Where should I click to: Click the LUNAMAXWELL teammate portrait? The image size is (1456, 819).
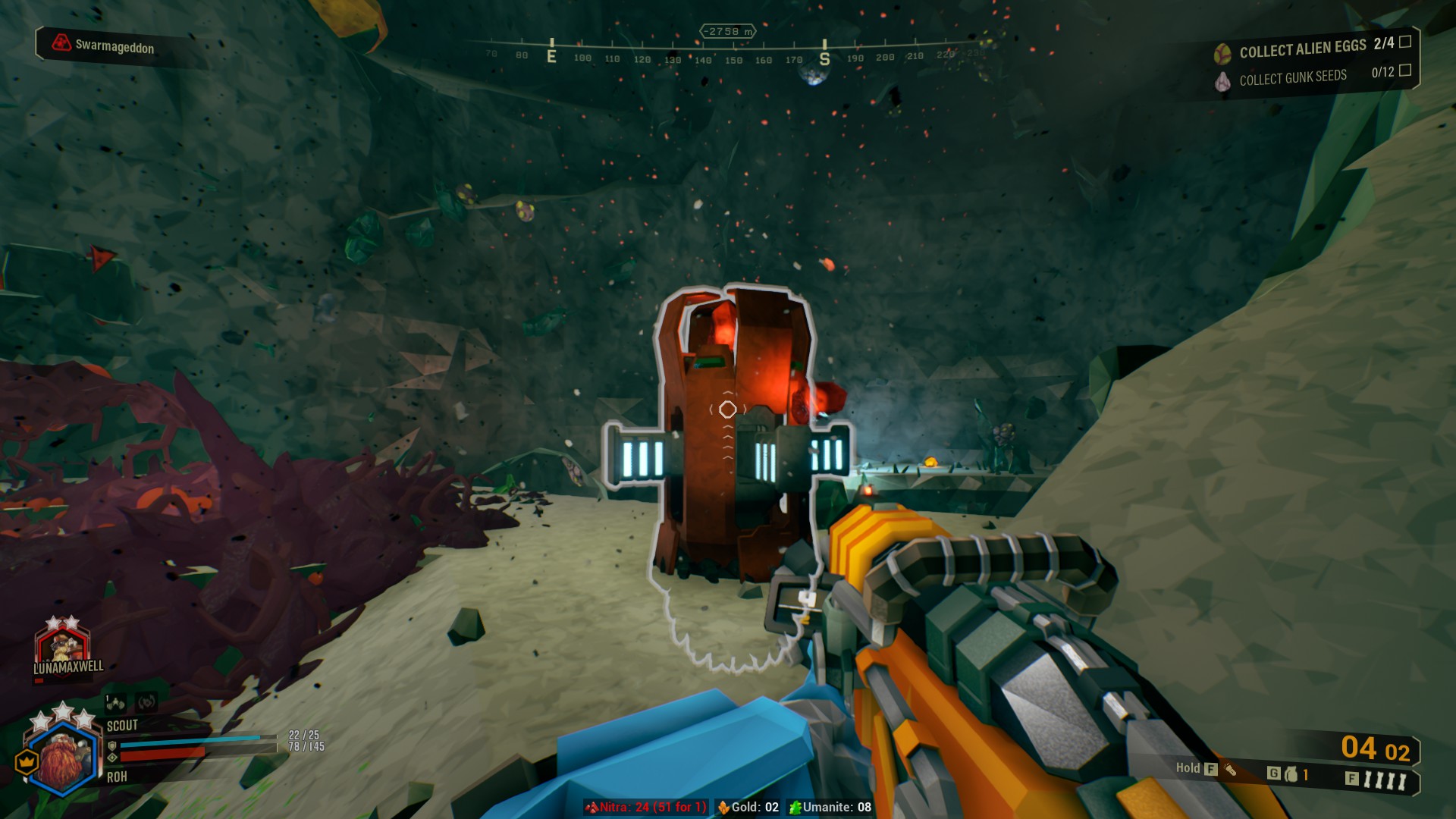[x=63, y=647]
